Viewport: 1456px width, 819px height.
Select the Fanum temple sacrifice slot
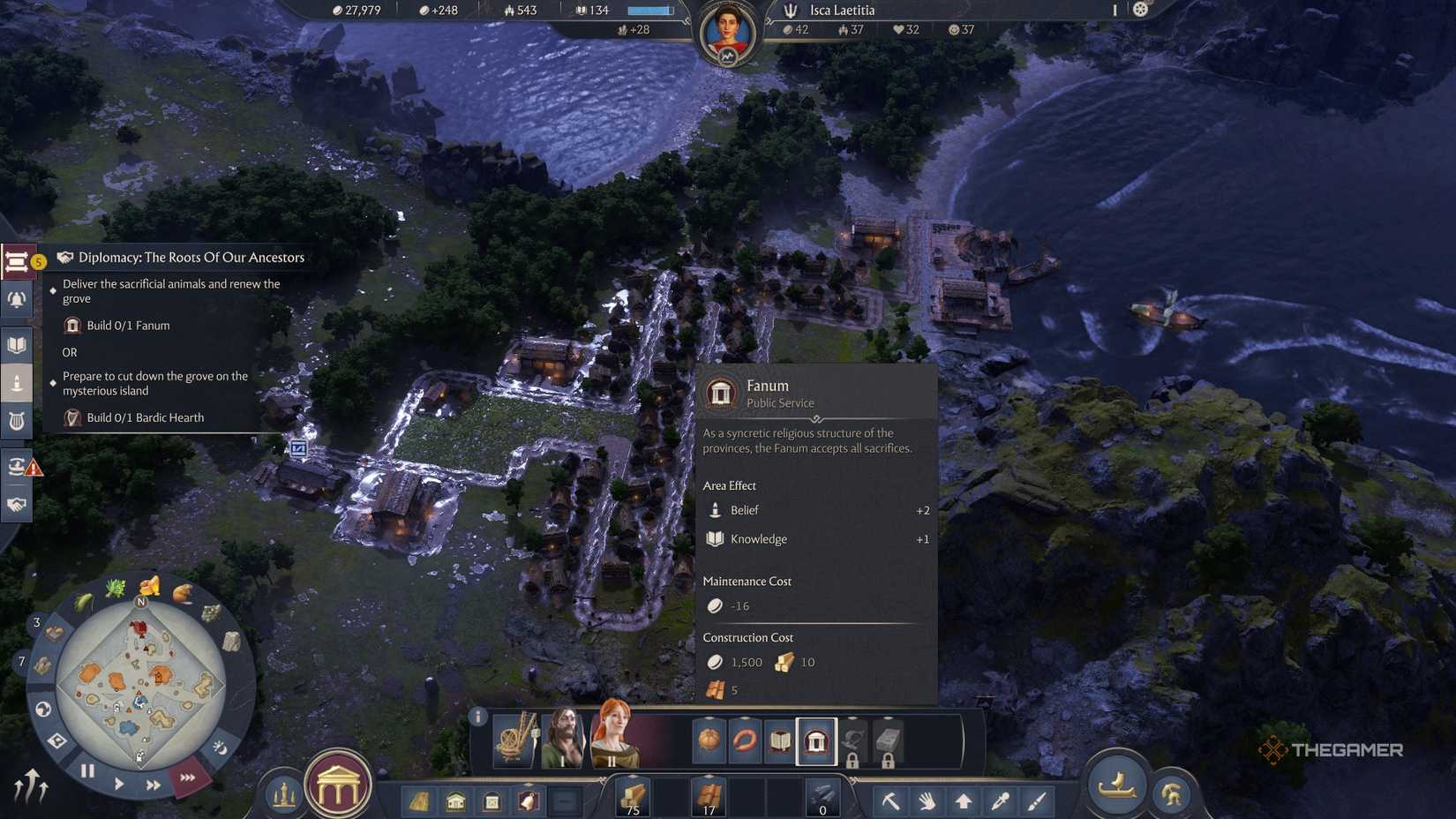click(818, 741)
